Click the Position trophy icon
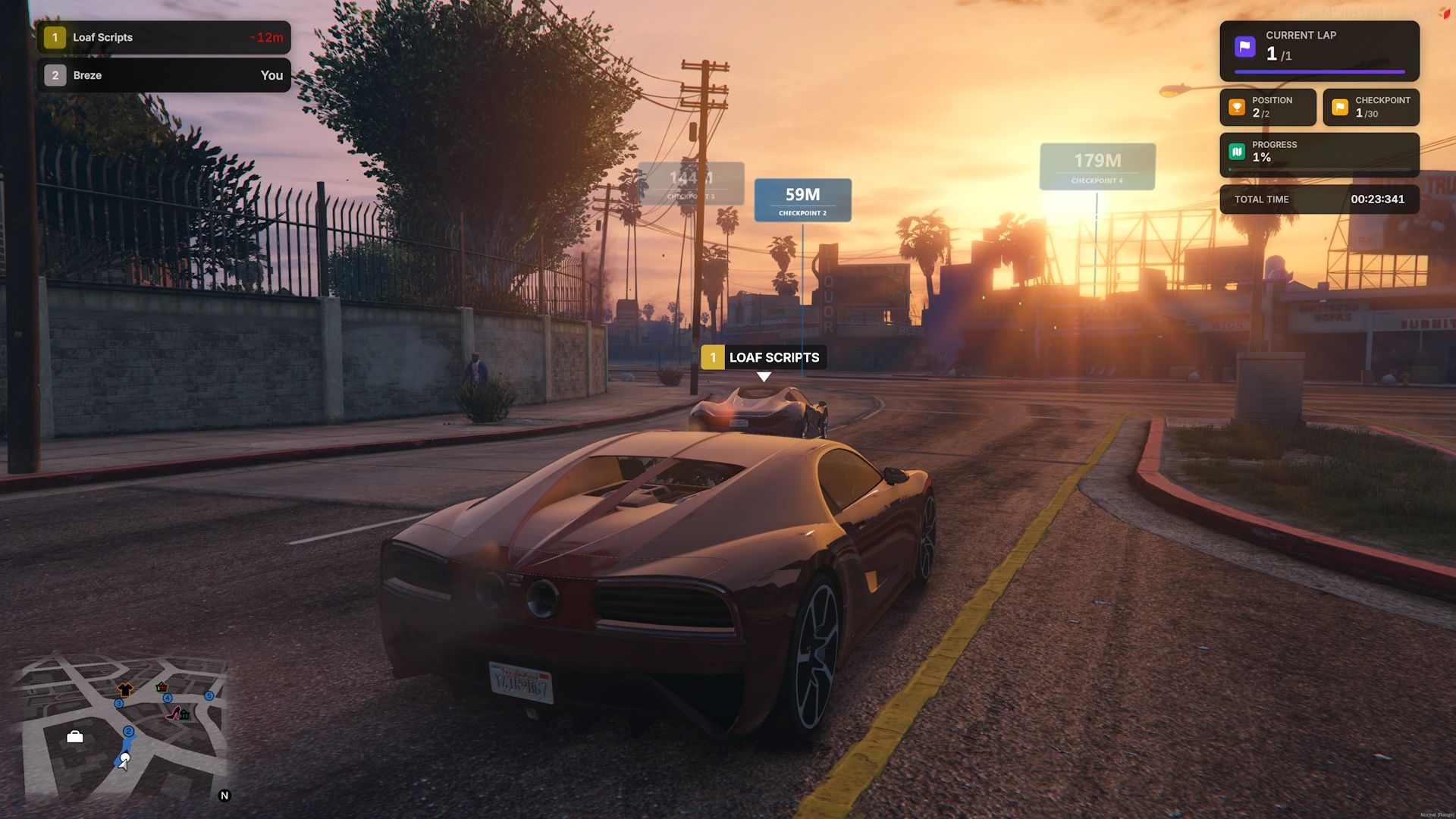The image size is (1456, 819). coord(1237,107)
